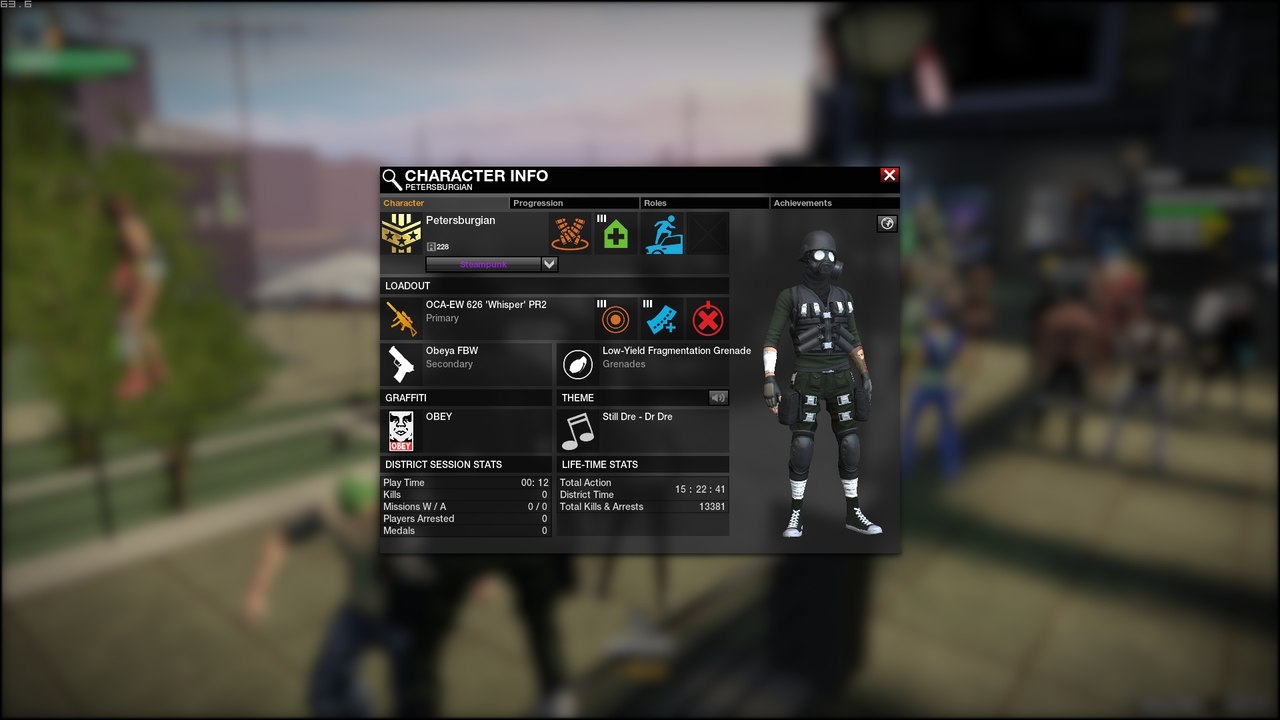Viewport: 1280px width, 720px height.
Task: Select the blue car-vaulting modifier icon
Action: click(x=662, y=234)
